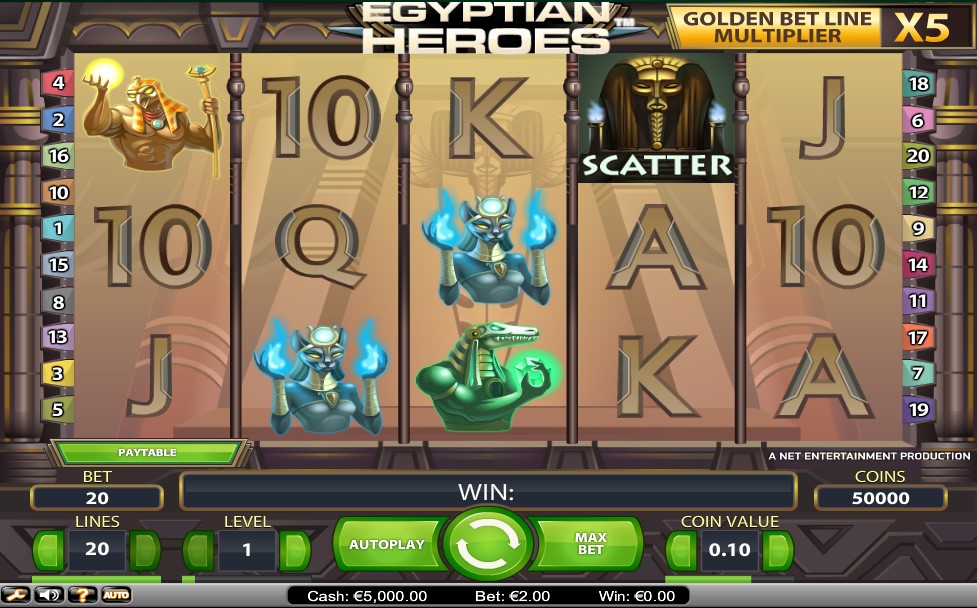This screenshot has width=977, height=608.
Task: Show bet line 9 marker
Action: click(918, 229)
